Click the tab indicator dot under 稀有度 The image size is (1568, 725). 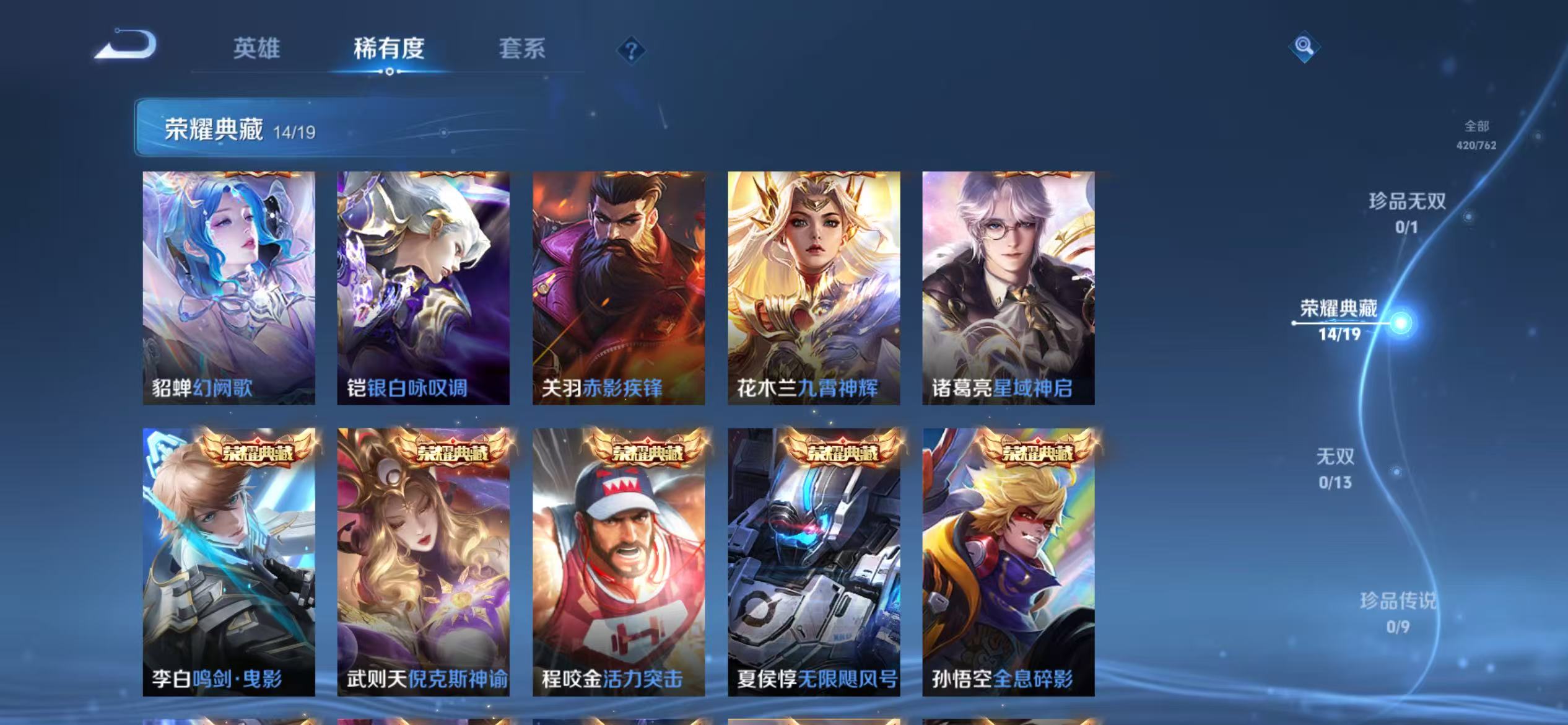pyautogui.click(x=389, y=71)
